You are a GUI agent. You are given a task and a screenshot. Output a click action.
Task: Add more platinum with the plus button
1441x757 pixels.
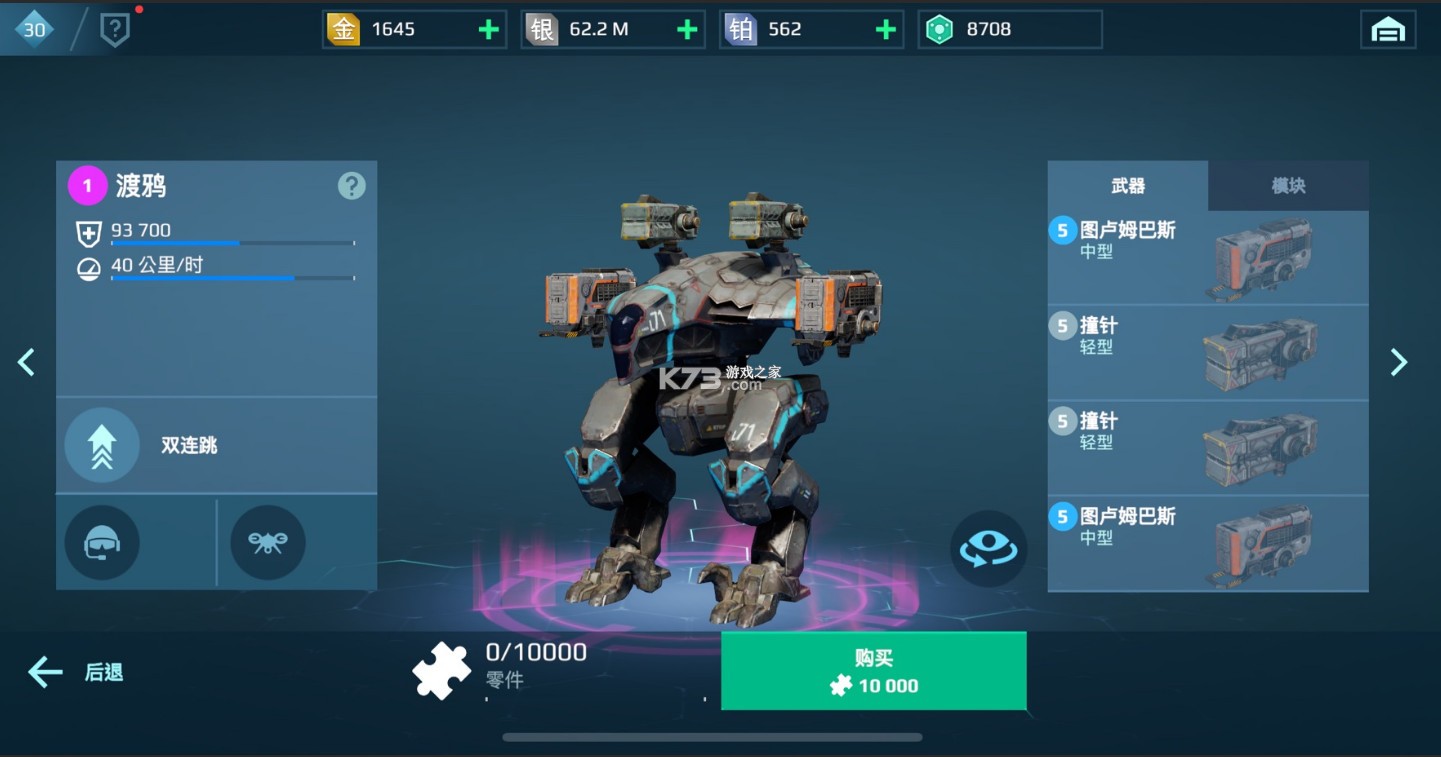pos(885,30)
